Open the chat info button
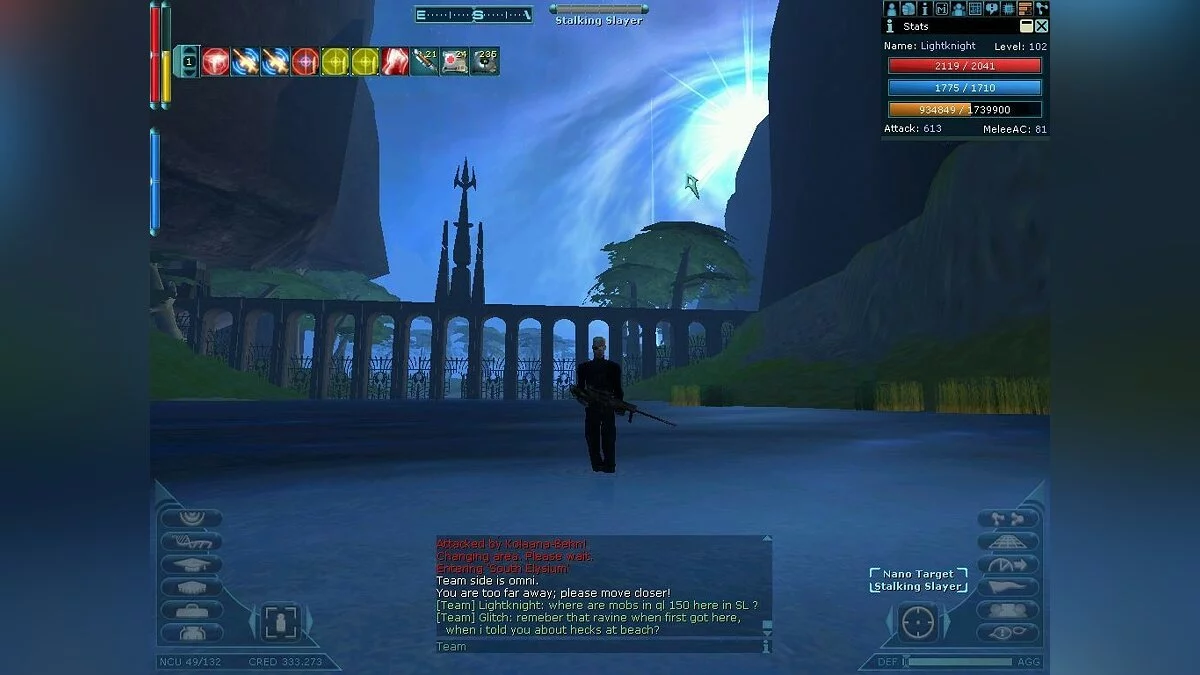Image resolution: width=1200 pixels, height=675 pixels. tap(767, 647)
